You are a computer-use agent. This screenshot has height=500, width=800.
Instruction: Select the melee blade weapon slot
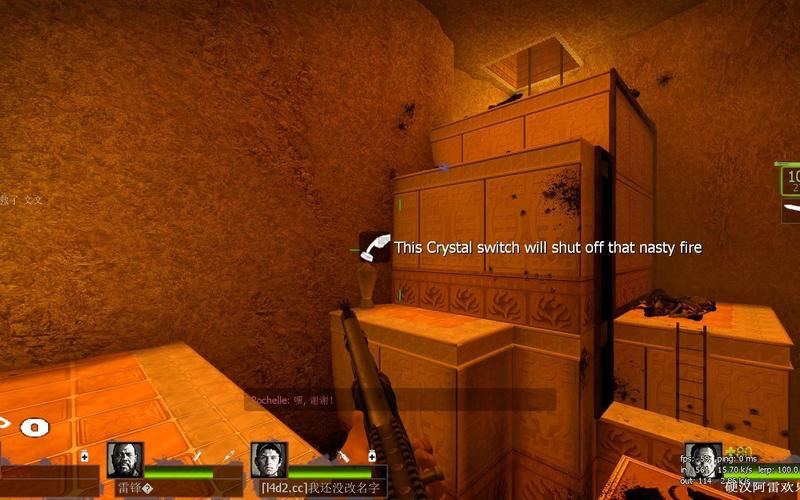[790, 211]
